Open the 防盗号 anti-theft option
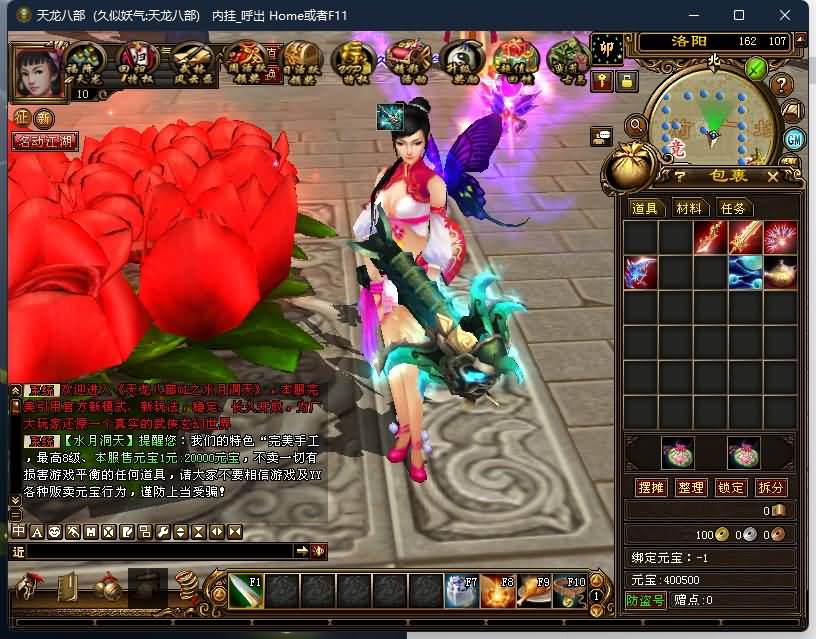This screenshot has height=639, width=816. tap(645, 600)
